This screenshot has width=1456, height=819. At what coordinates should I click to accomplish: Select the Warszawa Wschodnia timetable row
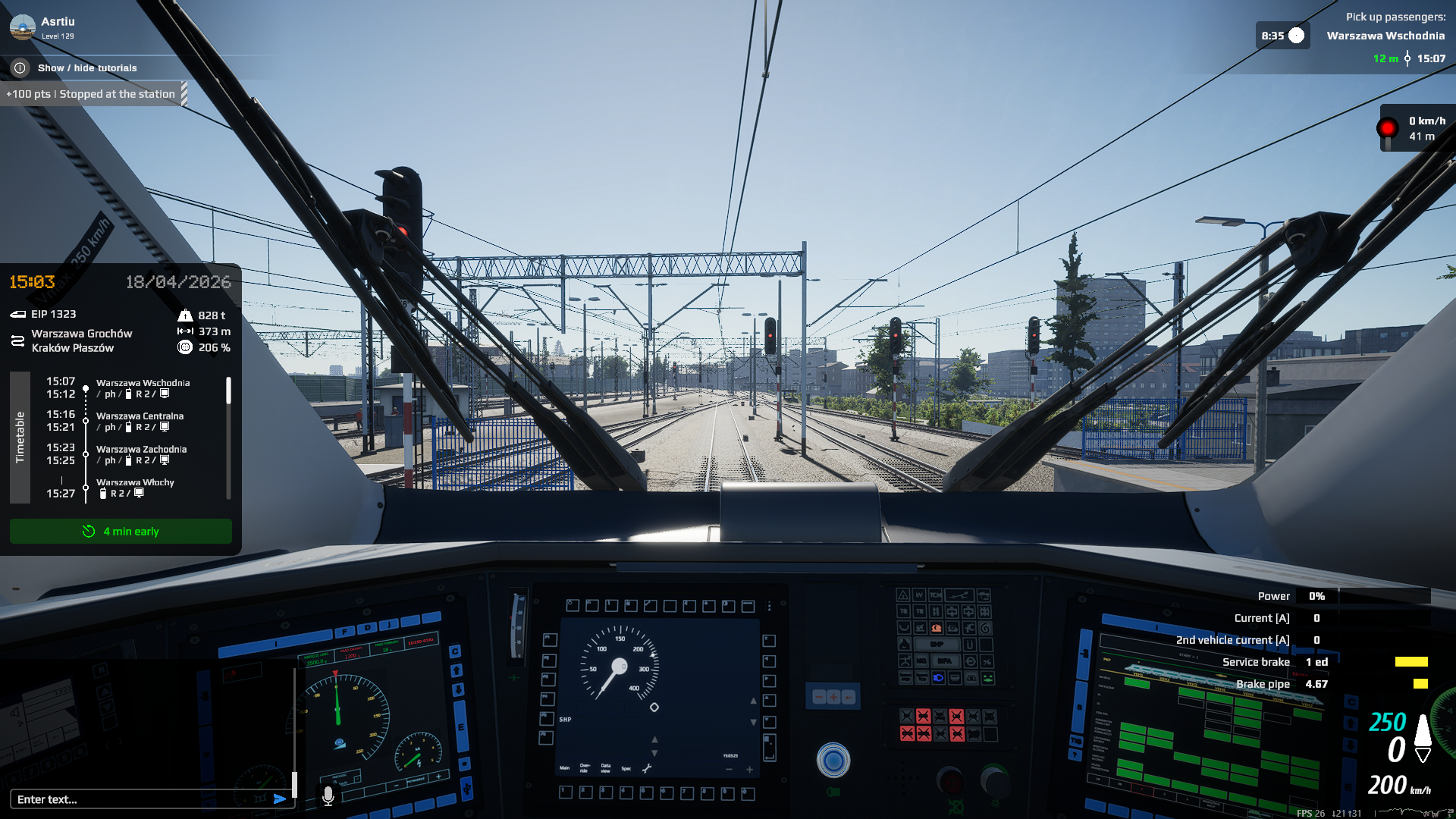tap(143, 388)
